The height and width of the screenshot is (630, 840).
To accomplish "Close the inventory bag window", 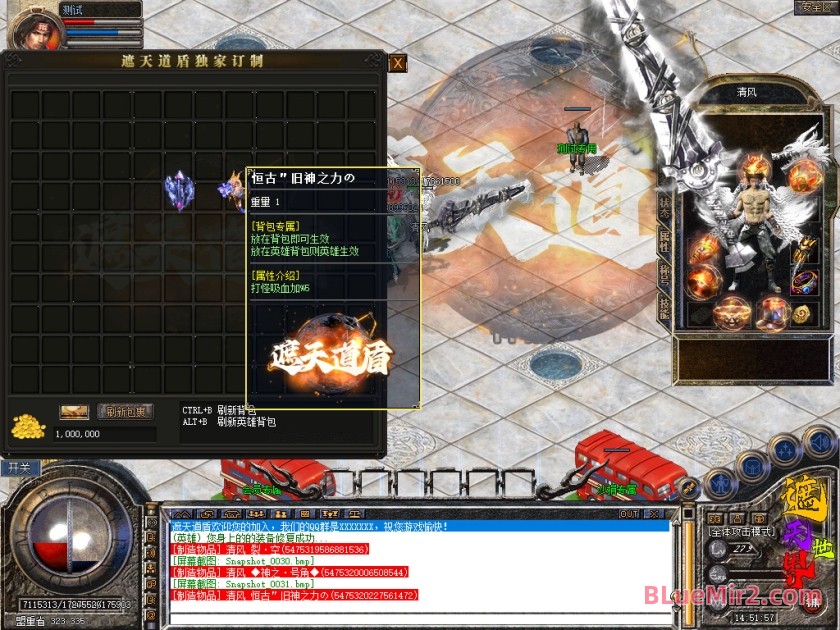I will click(397, 63).
